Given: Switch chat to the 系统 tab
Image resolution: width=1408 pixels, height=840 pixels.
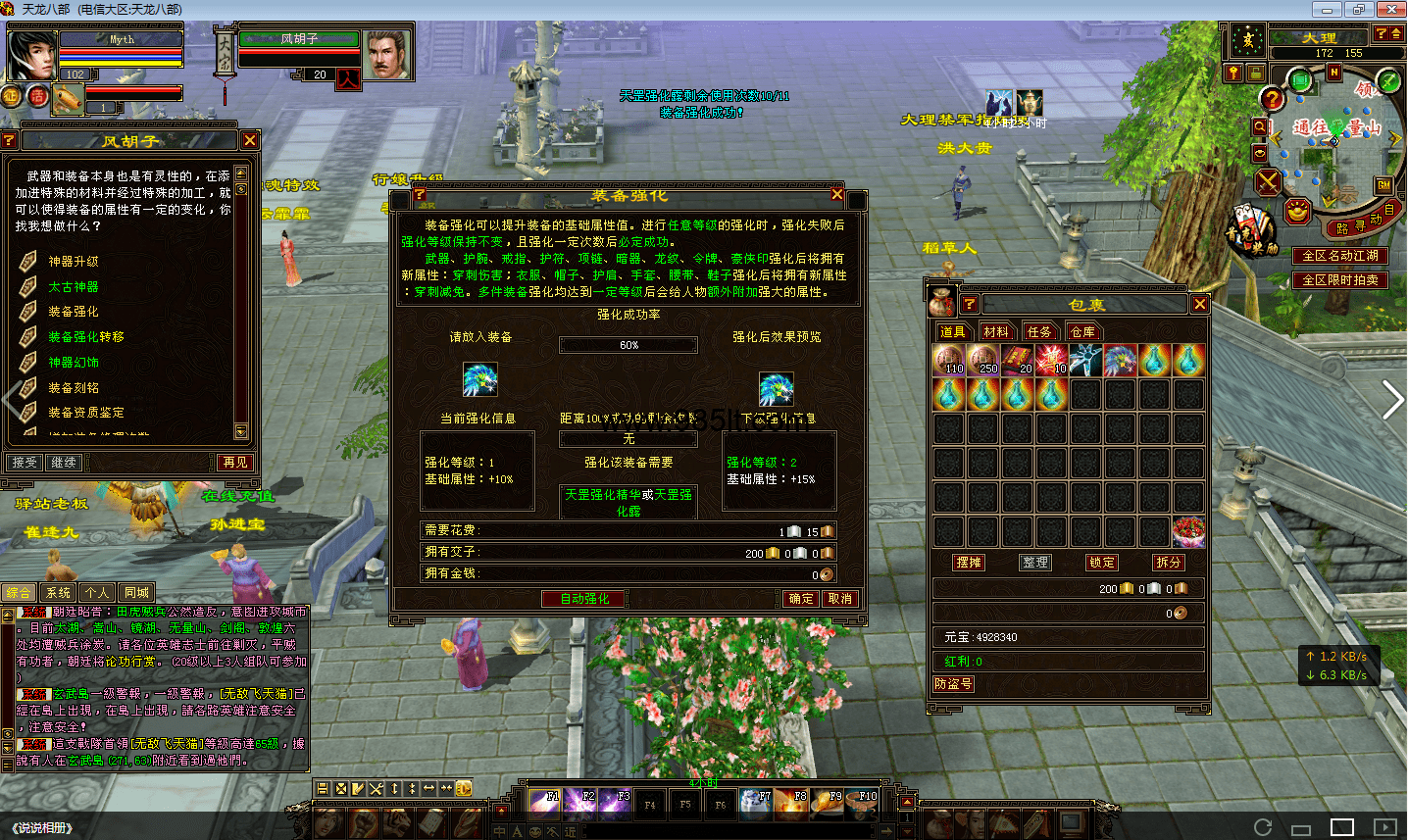Looking at the screenshot, I should 59,593.
